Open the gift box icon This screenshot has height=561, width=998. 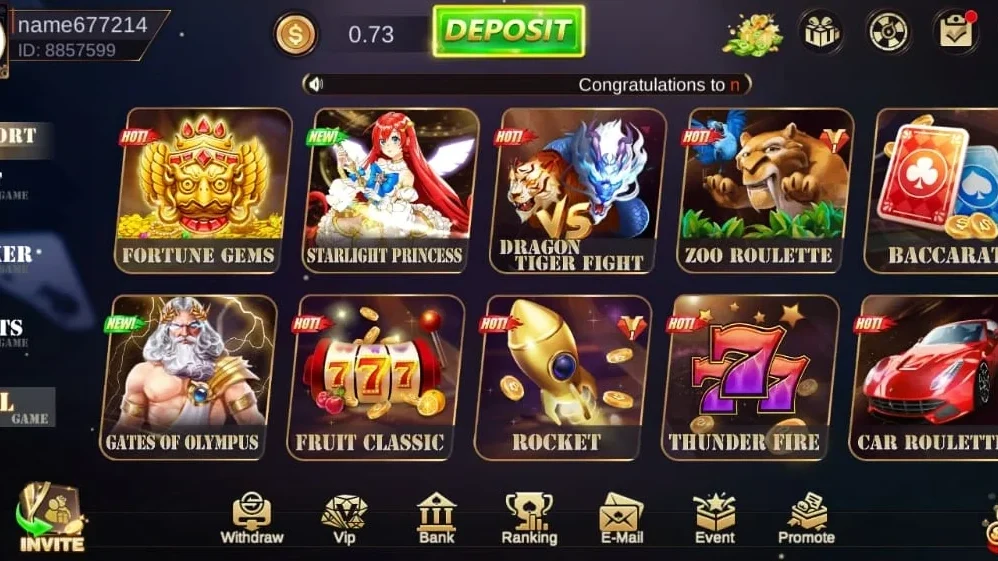click(x=820, y=32)
